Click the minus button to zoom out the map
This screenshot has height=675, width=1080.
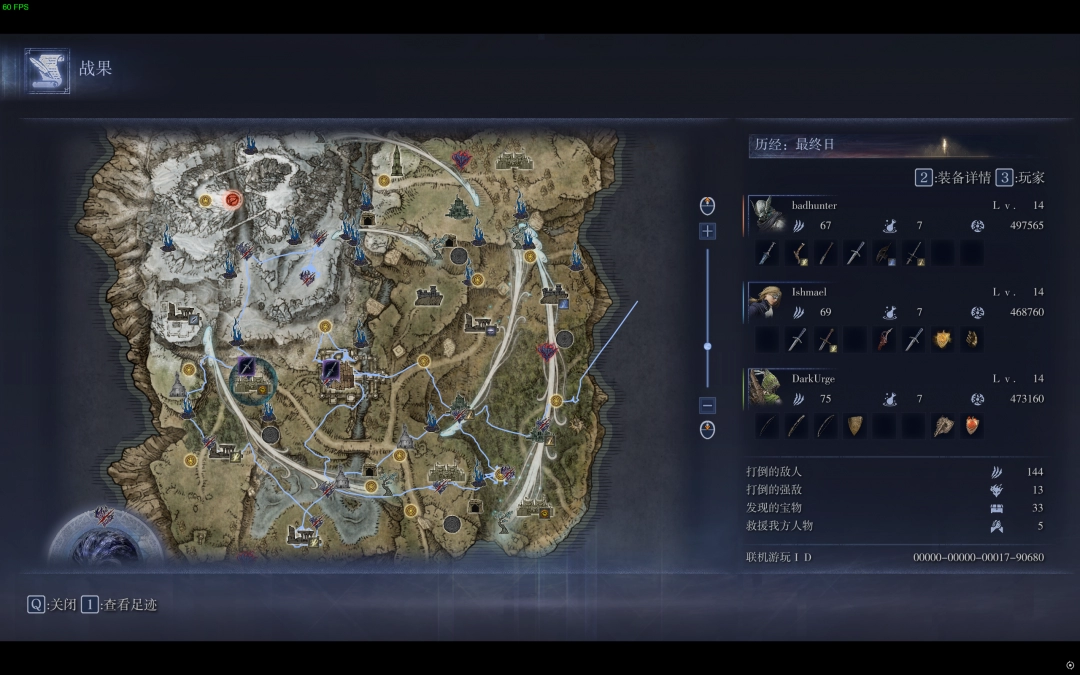(x=707, y=405)
